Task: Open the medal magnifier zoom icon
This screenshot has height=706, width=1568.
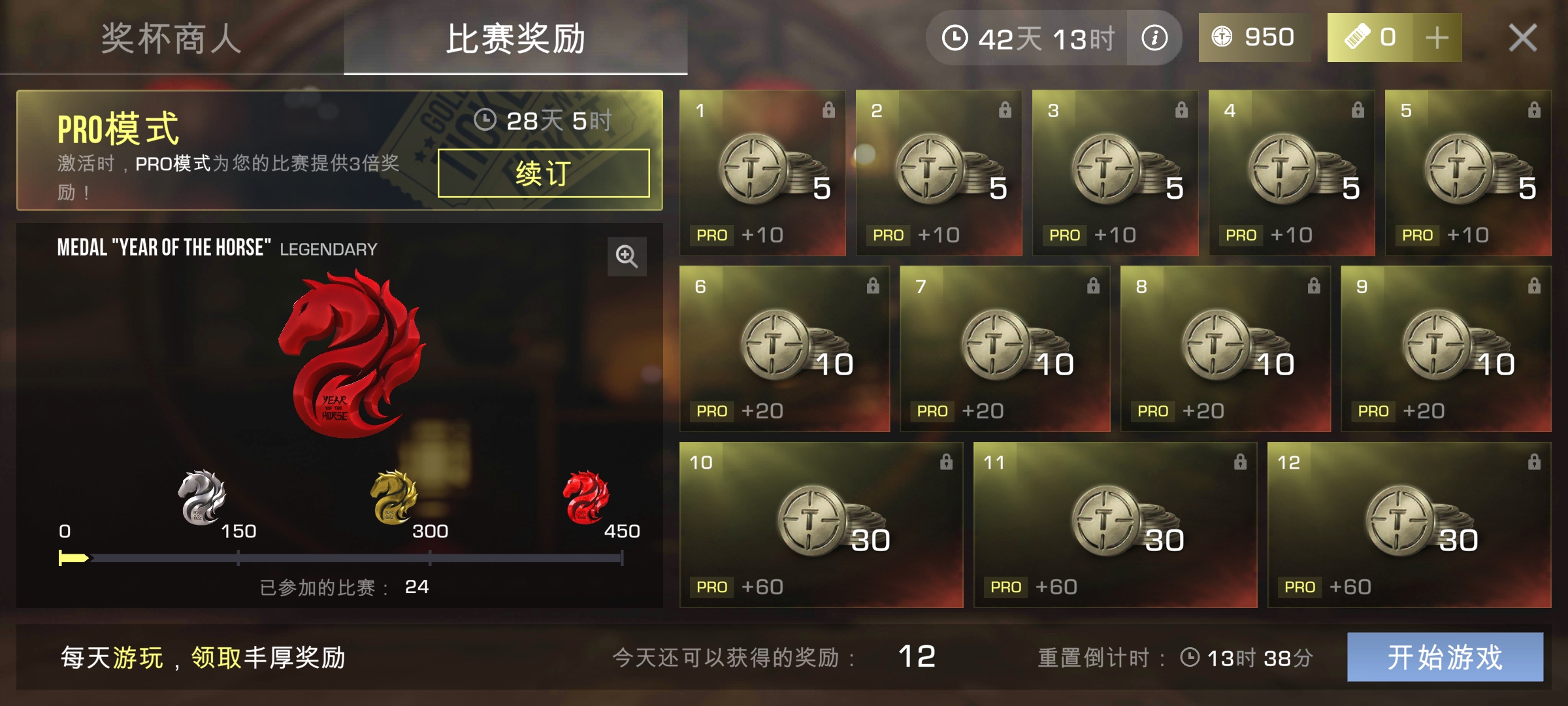Action: (x=627, y=256)
